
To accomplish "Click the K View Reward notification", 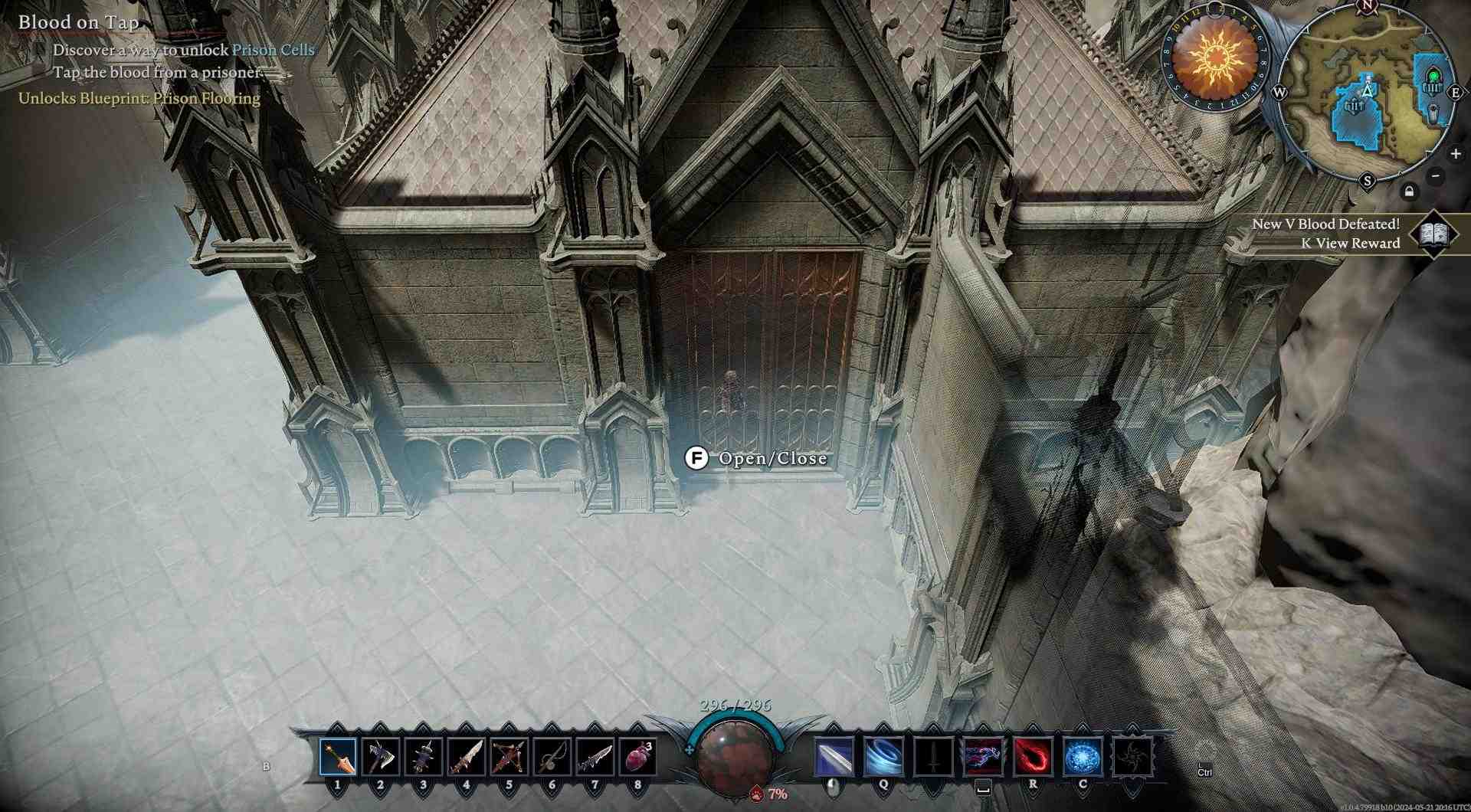I will 1351,244.
